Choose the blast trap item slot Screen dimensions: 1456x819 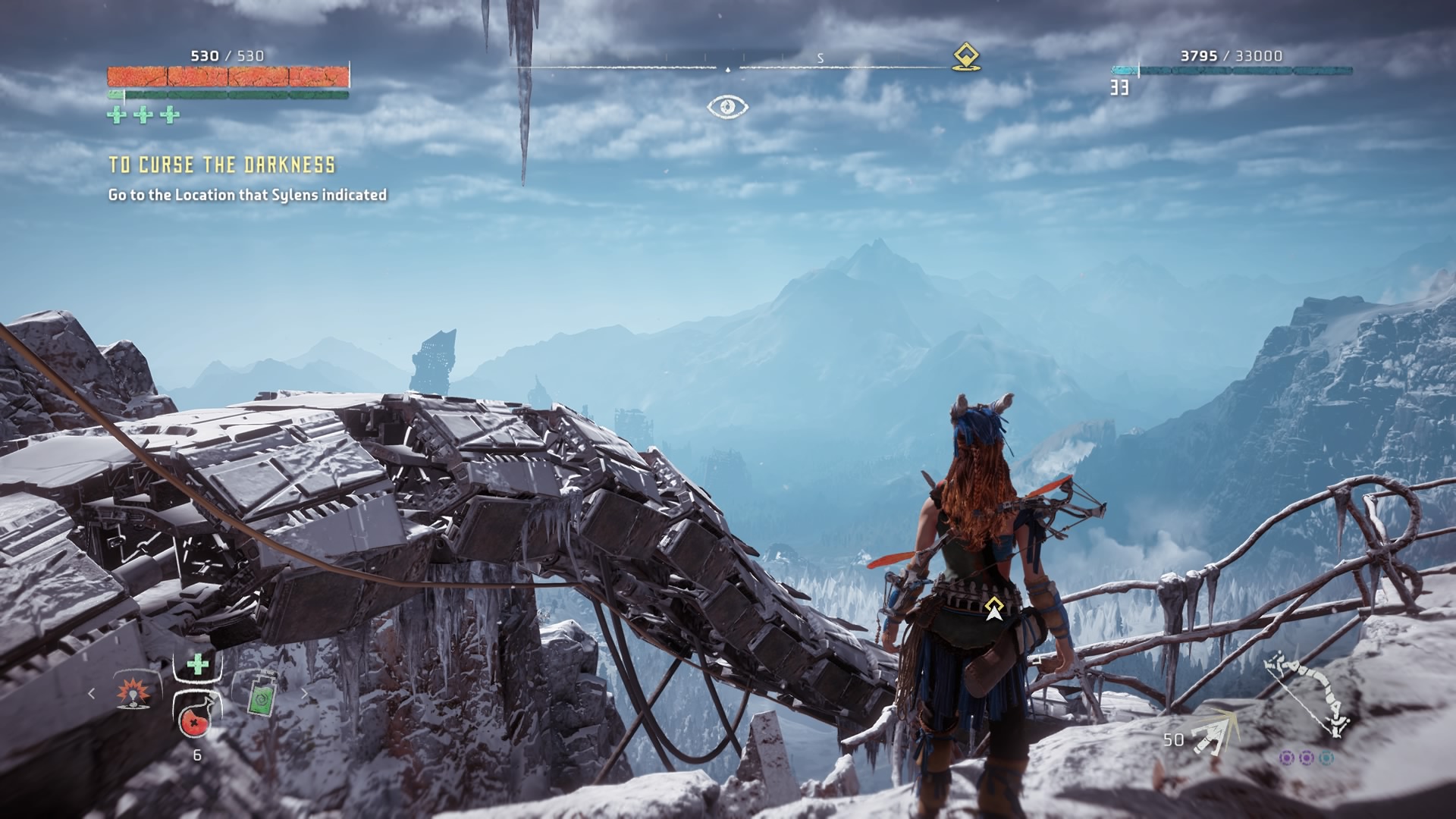(136, 692)
